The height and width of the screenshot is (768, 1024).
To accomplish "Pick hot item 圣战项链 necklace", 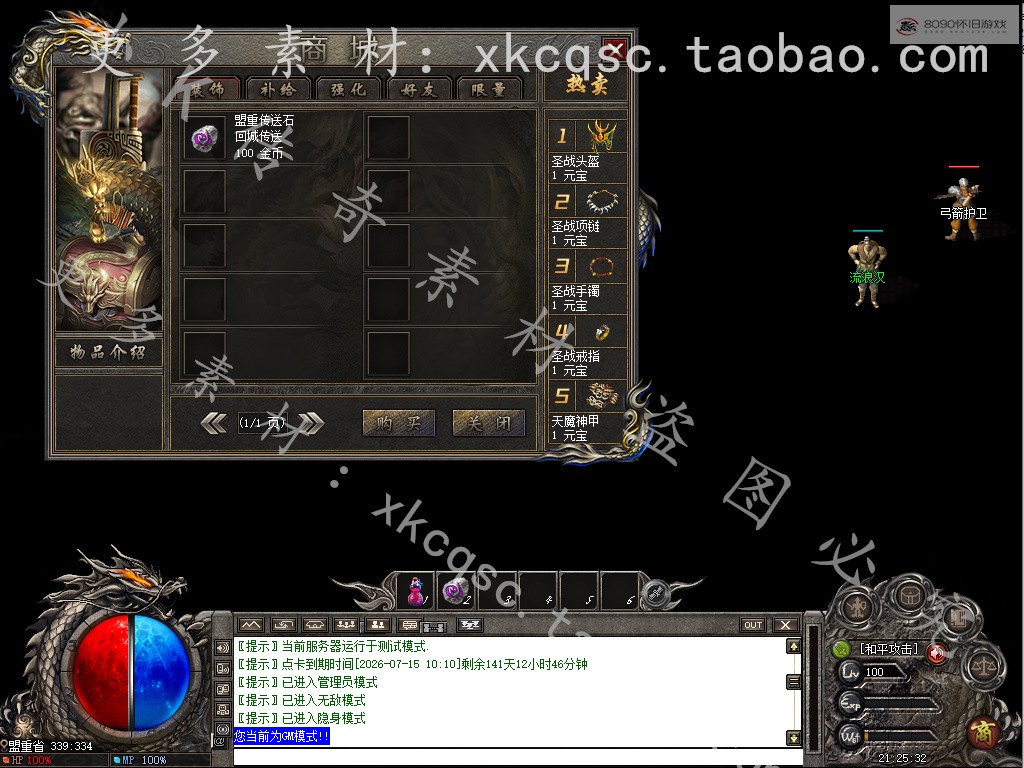I will click(605, 201).
